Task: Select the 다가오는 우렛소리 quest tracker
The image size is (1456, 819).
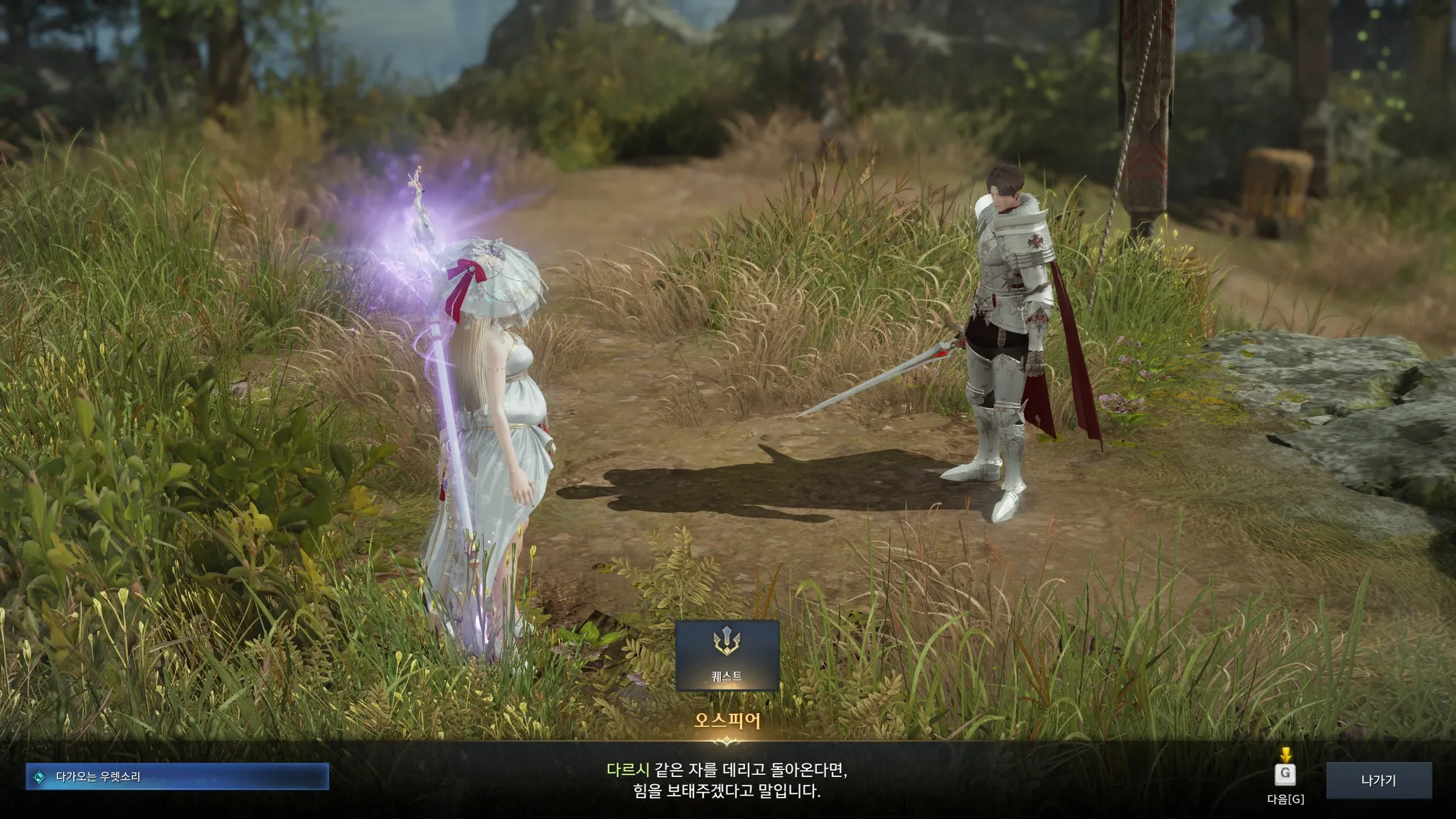Action: [177, 777]
